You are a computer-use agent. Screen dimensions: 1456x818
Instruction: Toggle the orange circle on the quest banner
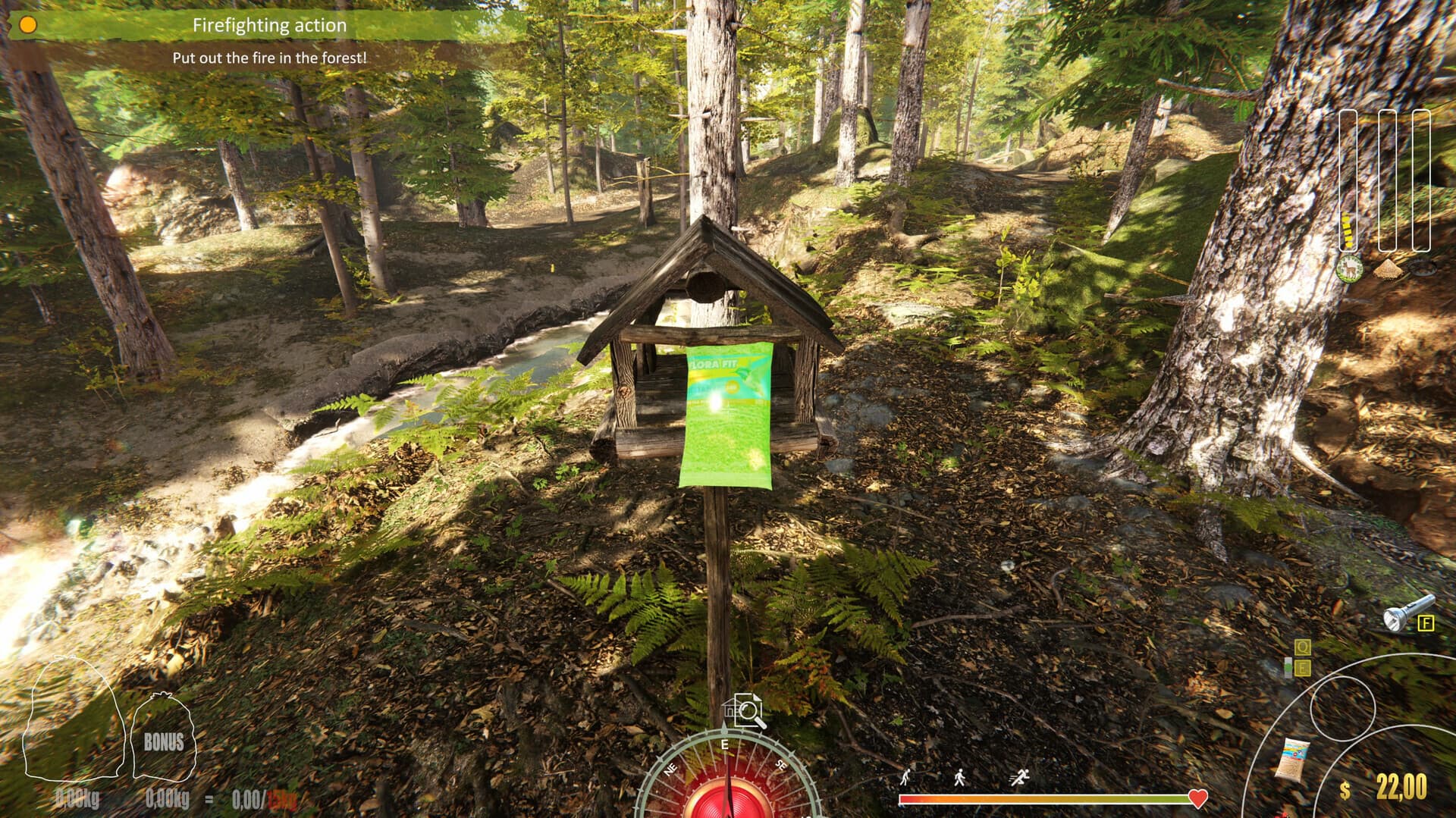29,24
